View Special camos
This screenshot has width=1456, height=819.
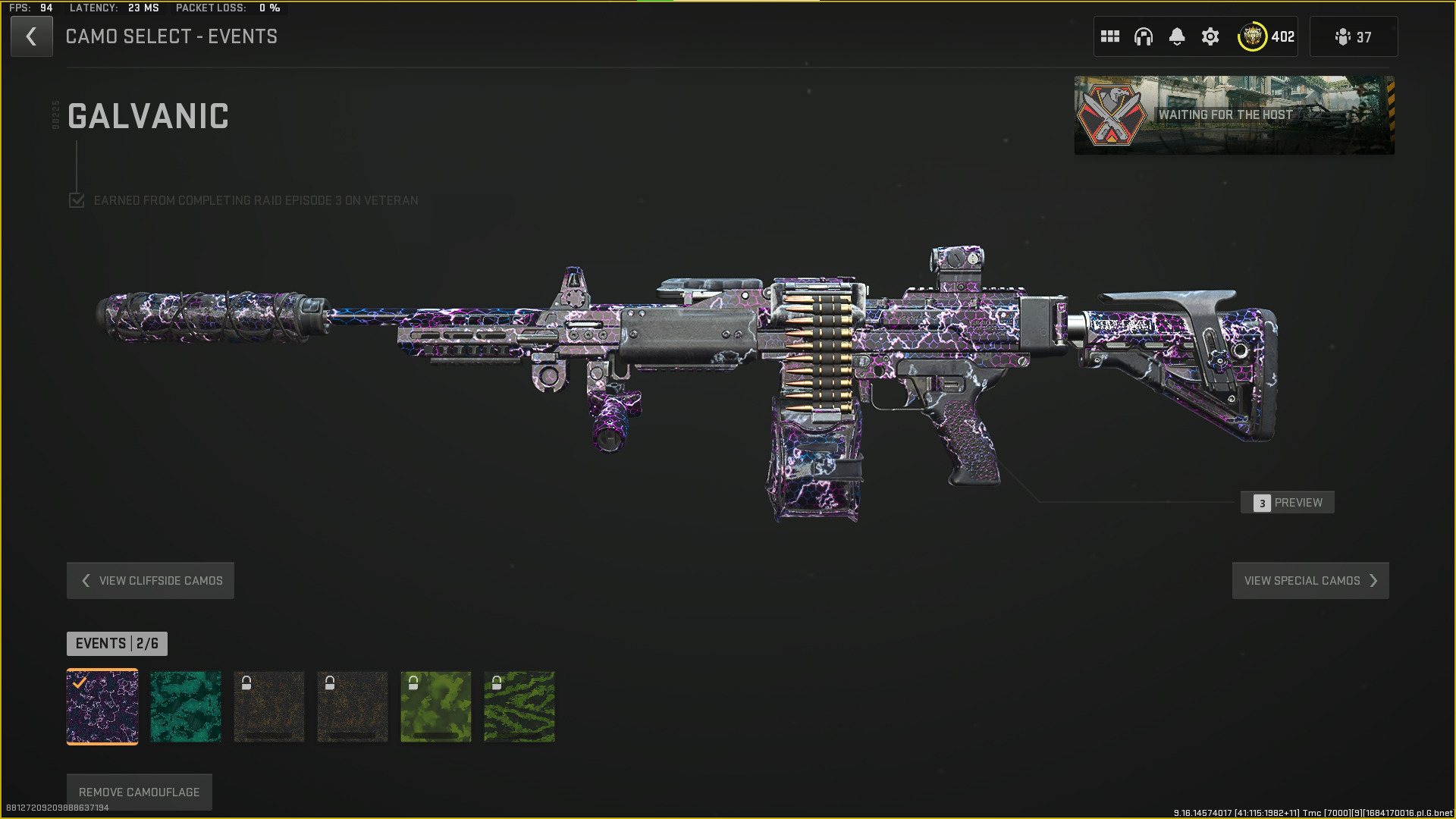tap(1310, 581)
